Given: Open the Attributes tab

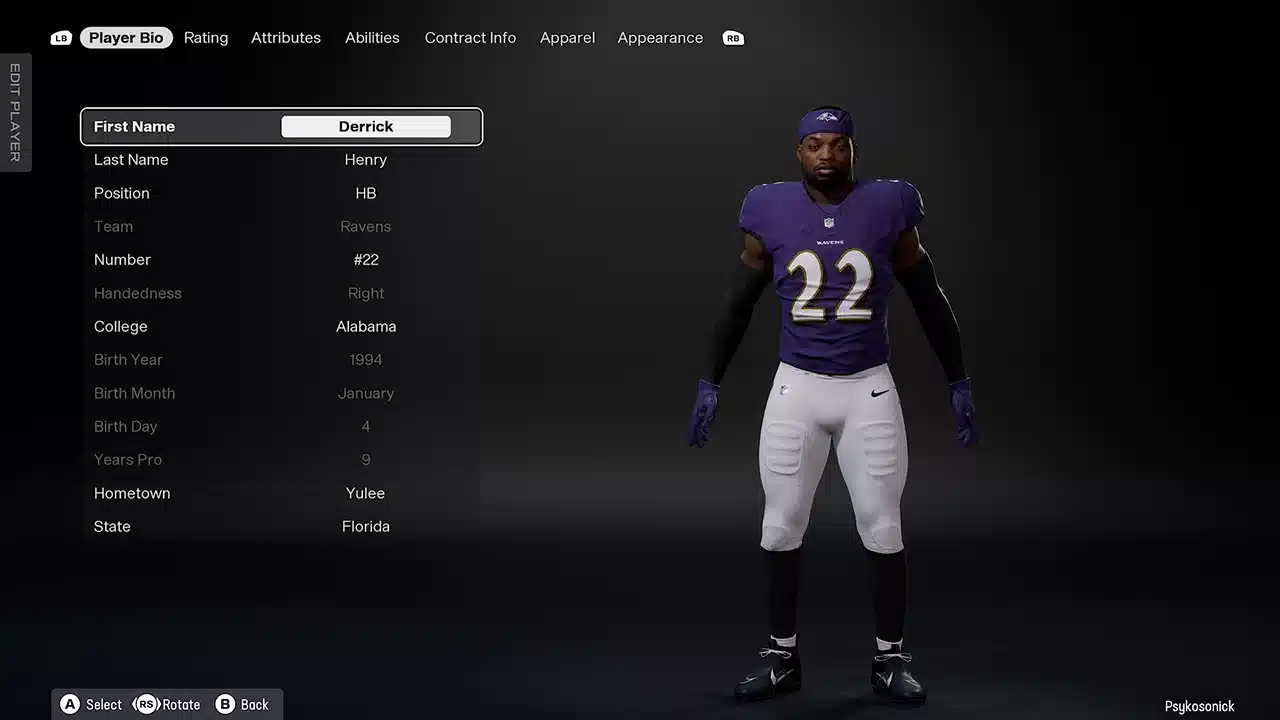Looking at the screenshot, I should (x=286, y=38).
